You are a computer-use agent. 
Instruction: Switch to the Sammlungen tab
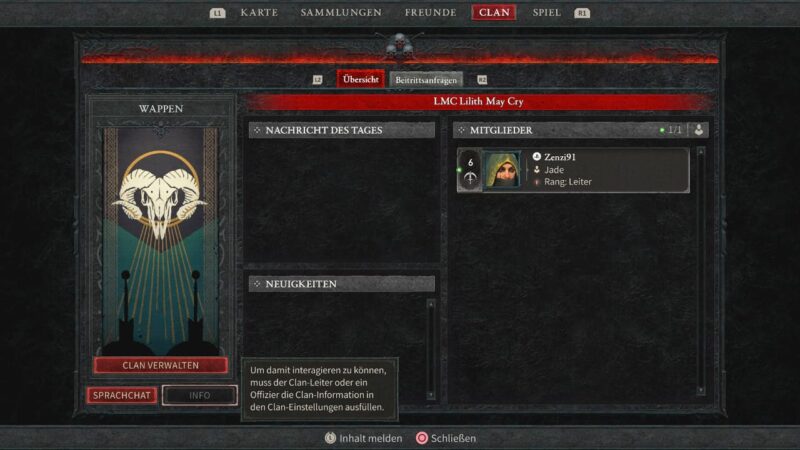point(341,13)
